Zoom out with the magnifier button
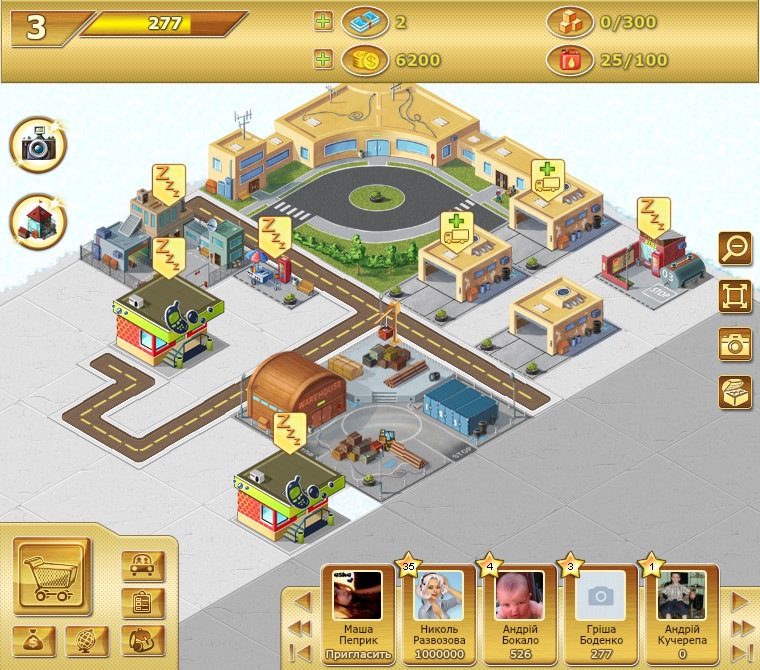Image resolution: width=760 pixels, height=670 pixels. click(735, 248)
